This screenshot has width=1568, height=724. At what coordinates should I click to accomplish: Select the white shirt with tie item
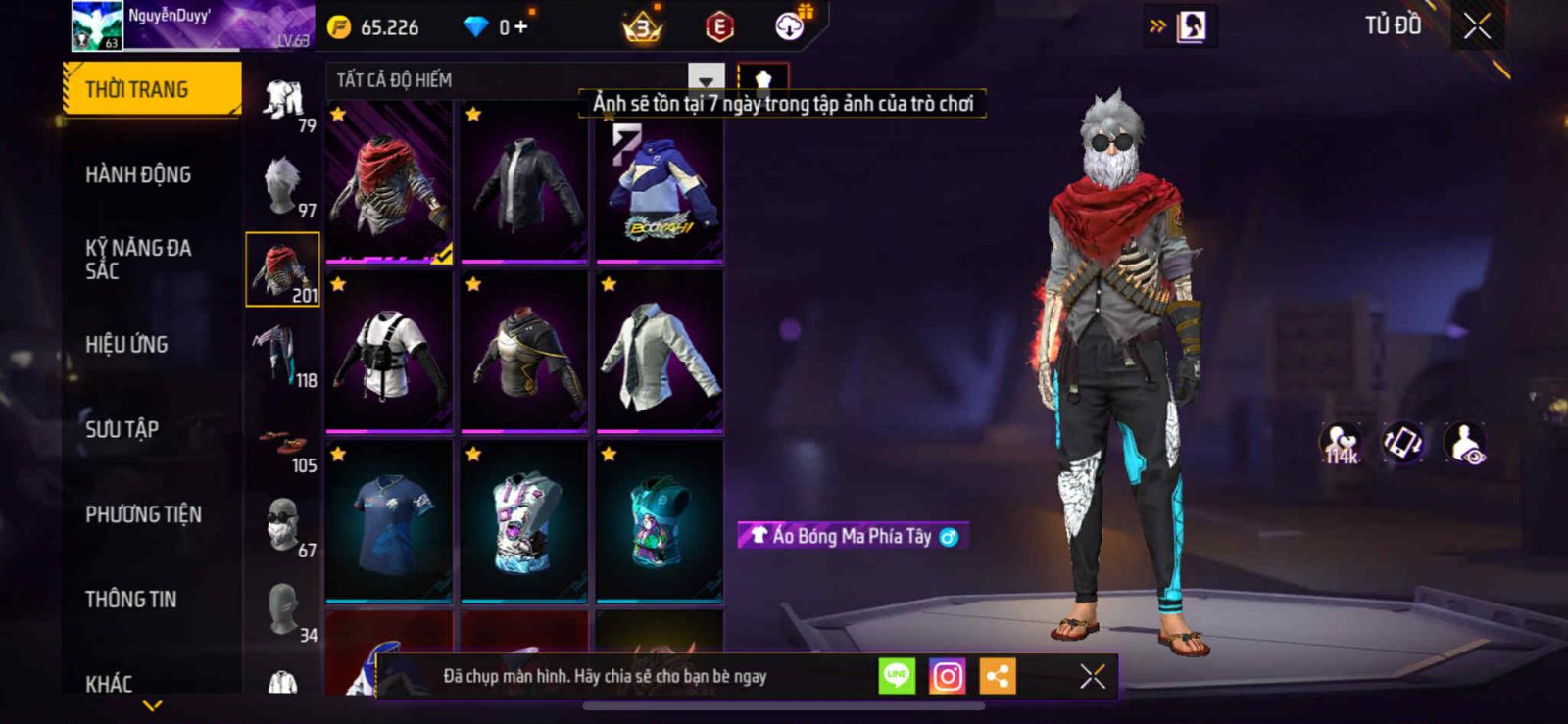[660, 353]
